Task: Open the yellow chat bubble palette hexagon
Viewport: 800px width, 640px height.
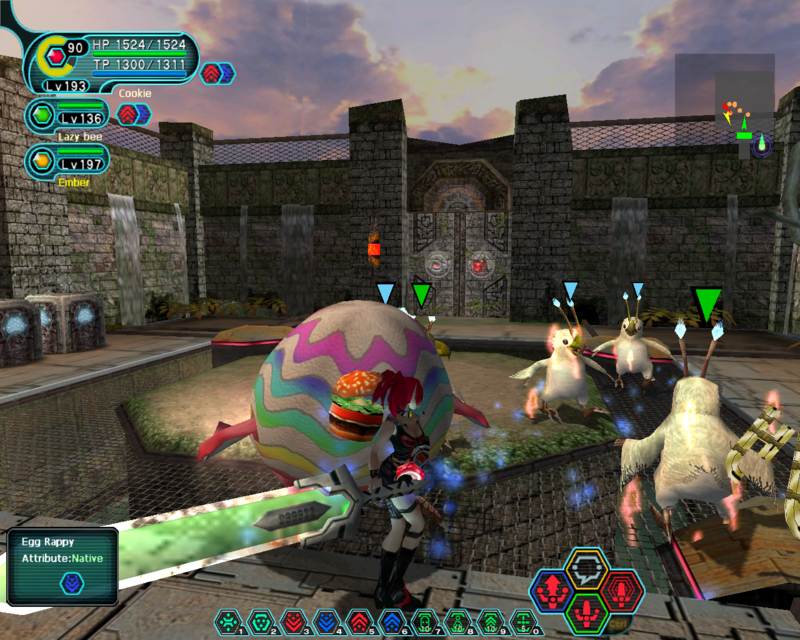Action: pyautogui.click(x=587, y=567)
